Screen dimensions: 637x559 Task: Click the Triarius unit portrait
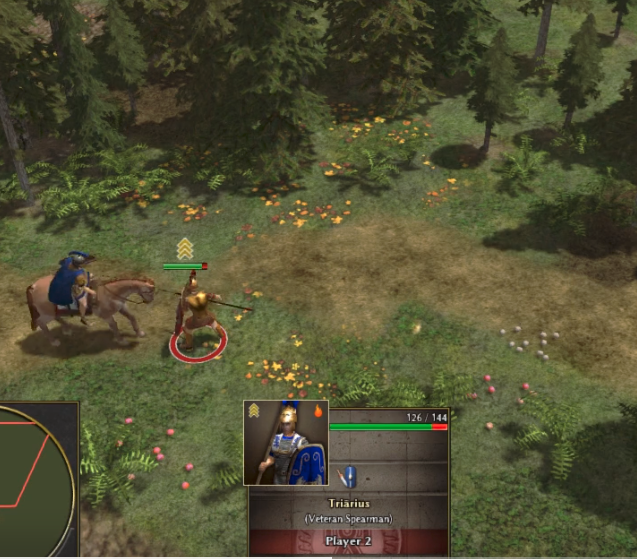[286, 443]
